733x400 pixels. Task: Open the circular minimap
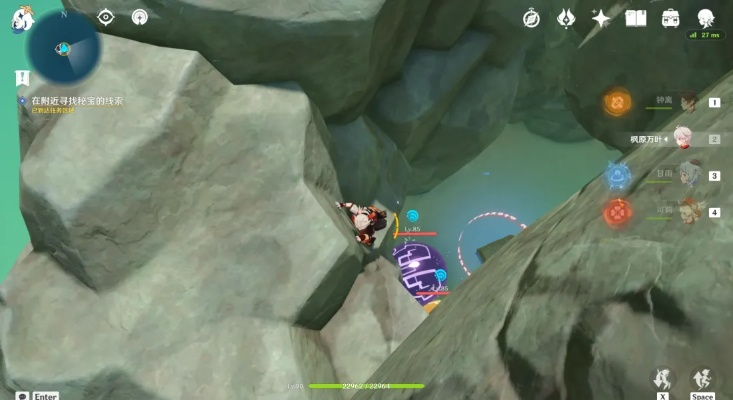63,48
